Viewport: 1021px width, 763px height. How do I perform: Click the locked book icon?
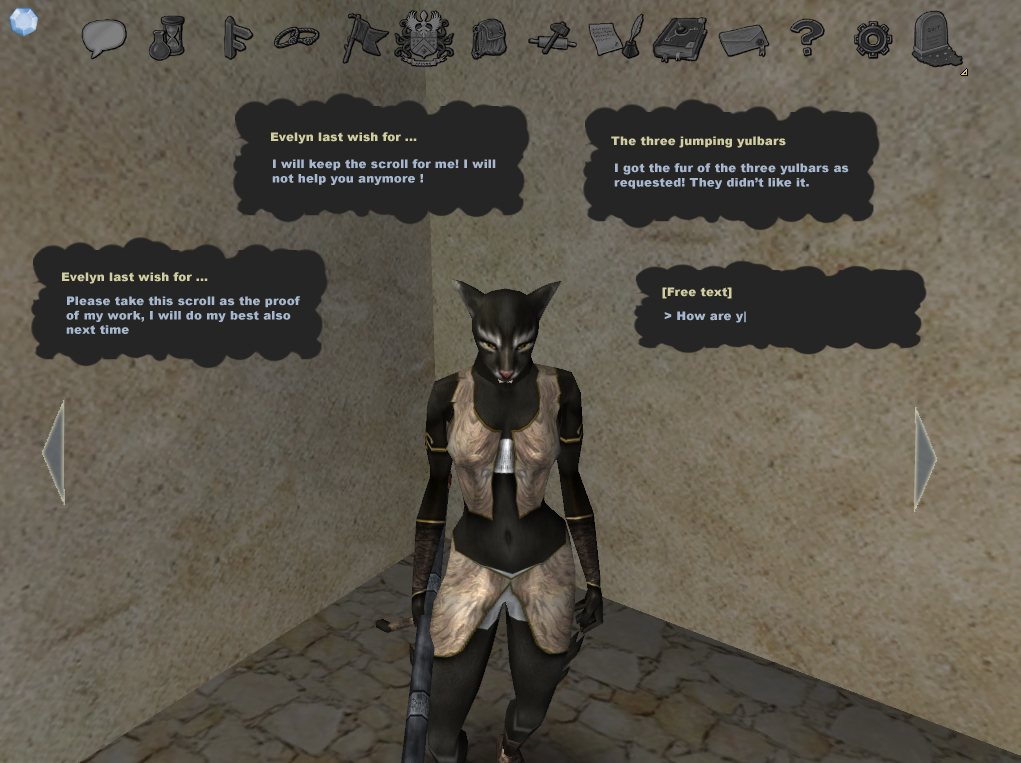pyautogui.click(x=679, y=39)
